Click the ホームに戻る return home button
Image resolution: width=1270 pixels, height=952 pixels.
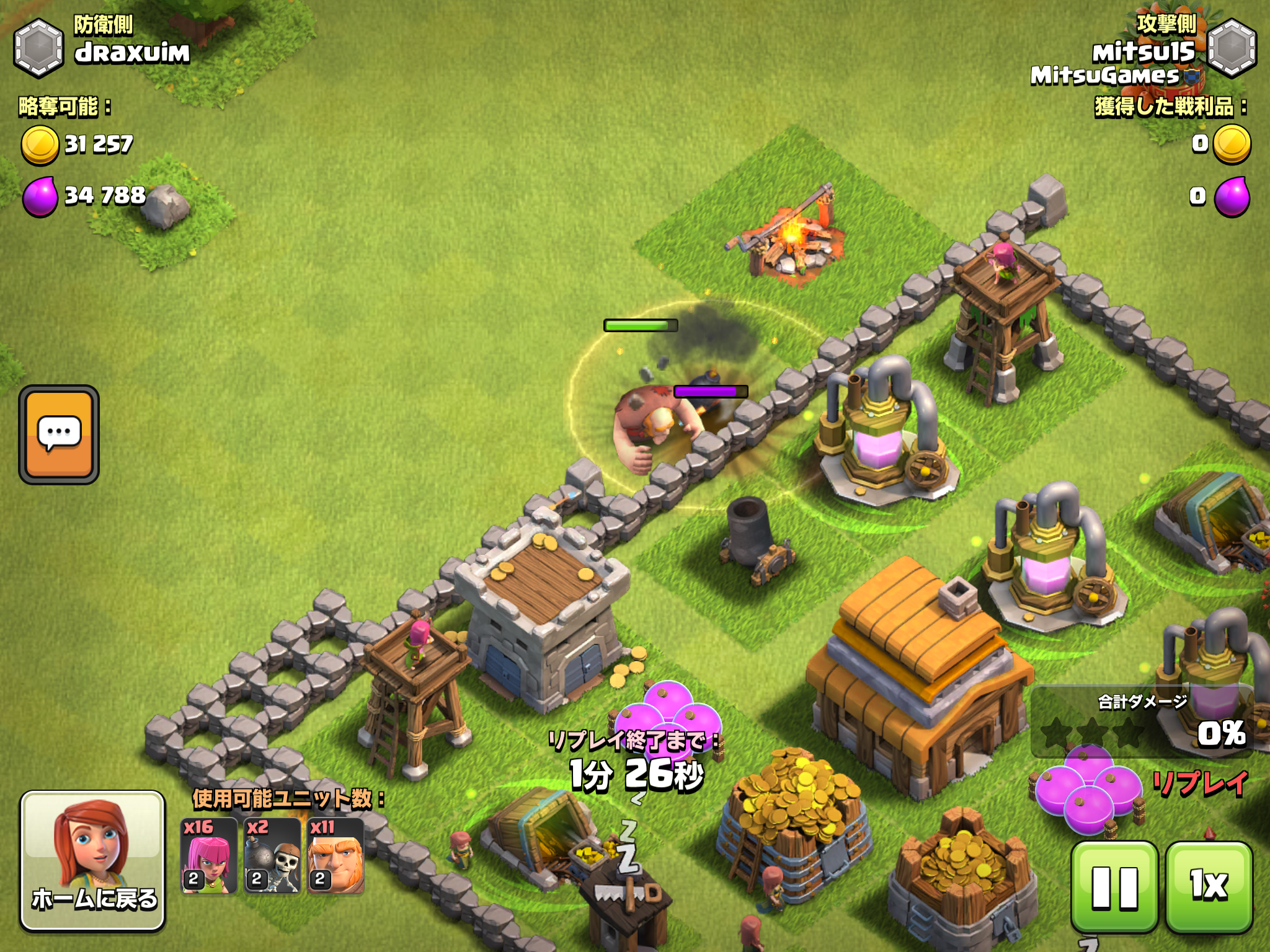tap(93, 860)
